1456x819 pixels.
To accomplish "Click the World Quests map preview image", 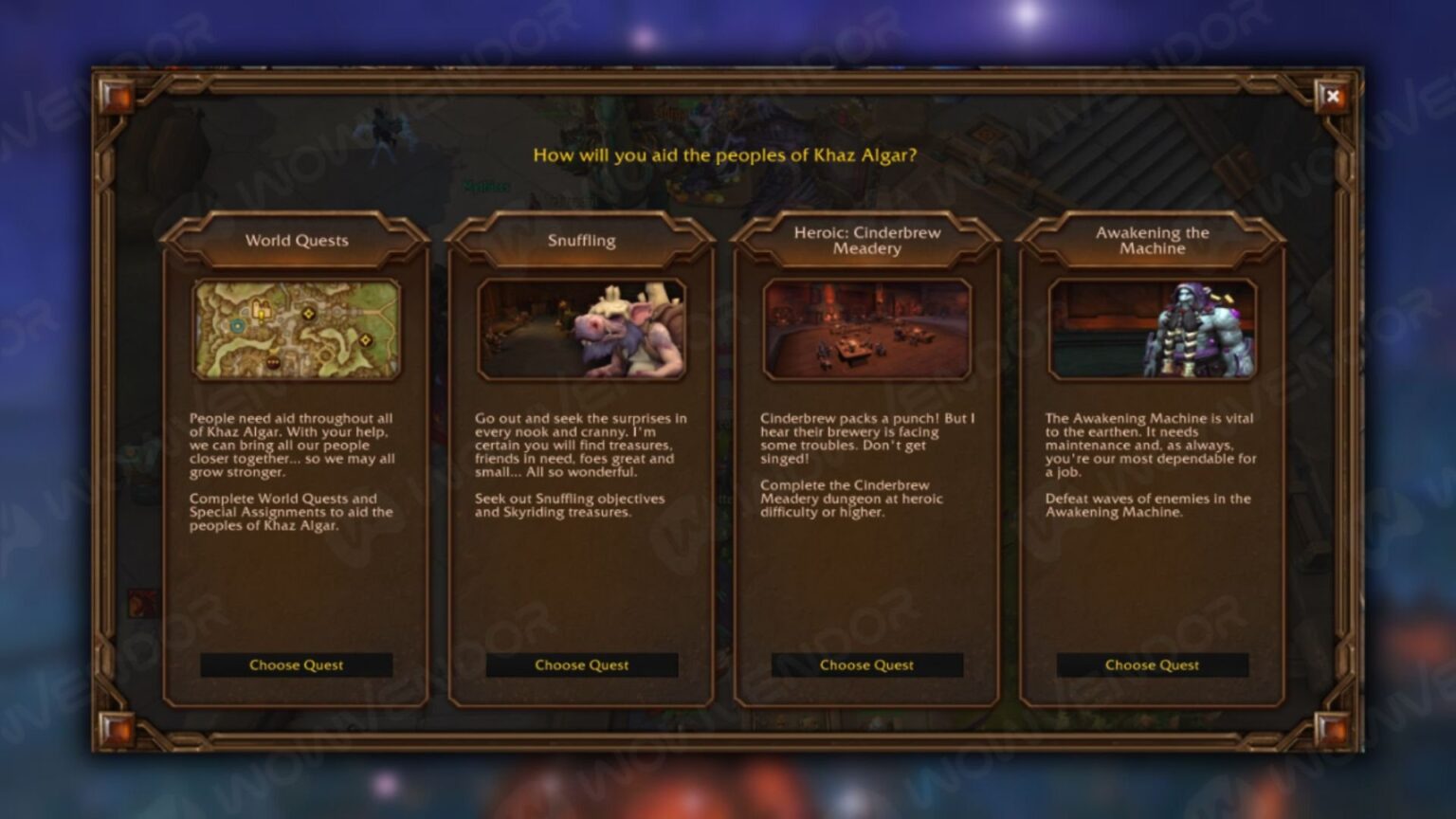I will pyautogui.click(x=296, y=329).
